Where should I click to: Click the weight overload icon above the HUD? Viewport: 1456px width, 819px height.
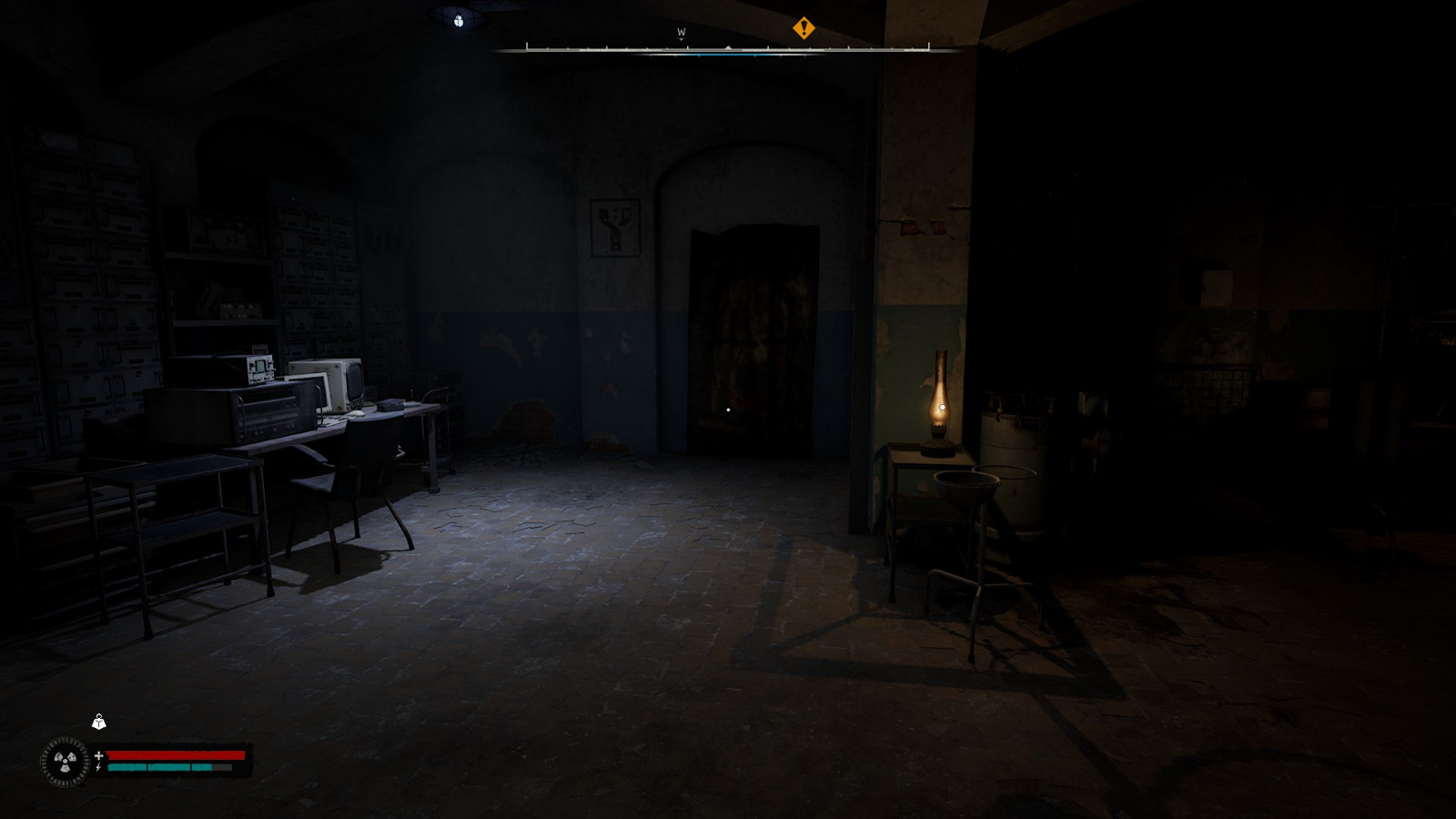96,723
